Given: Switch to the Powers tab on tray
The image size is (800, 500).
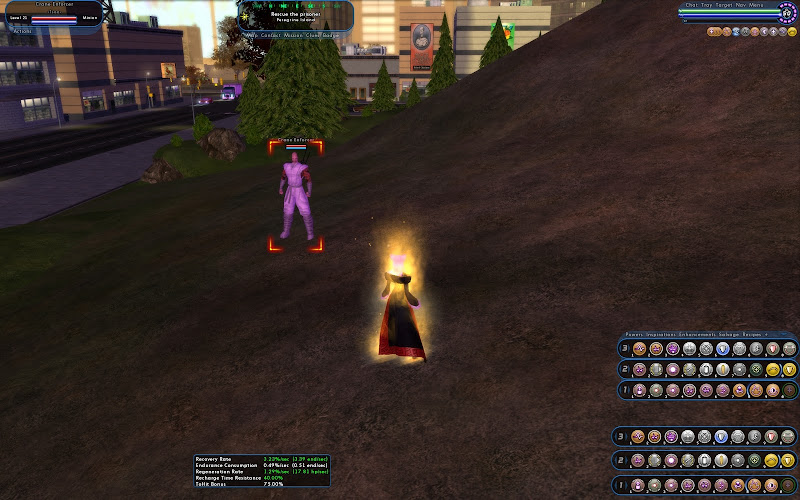Looking at the screenshot, I should click(x=635, y=334).
